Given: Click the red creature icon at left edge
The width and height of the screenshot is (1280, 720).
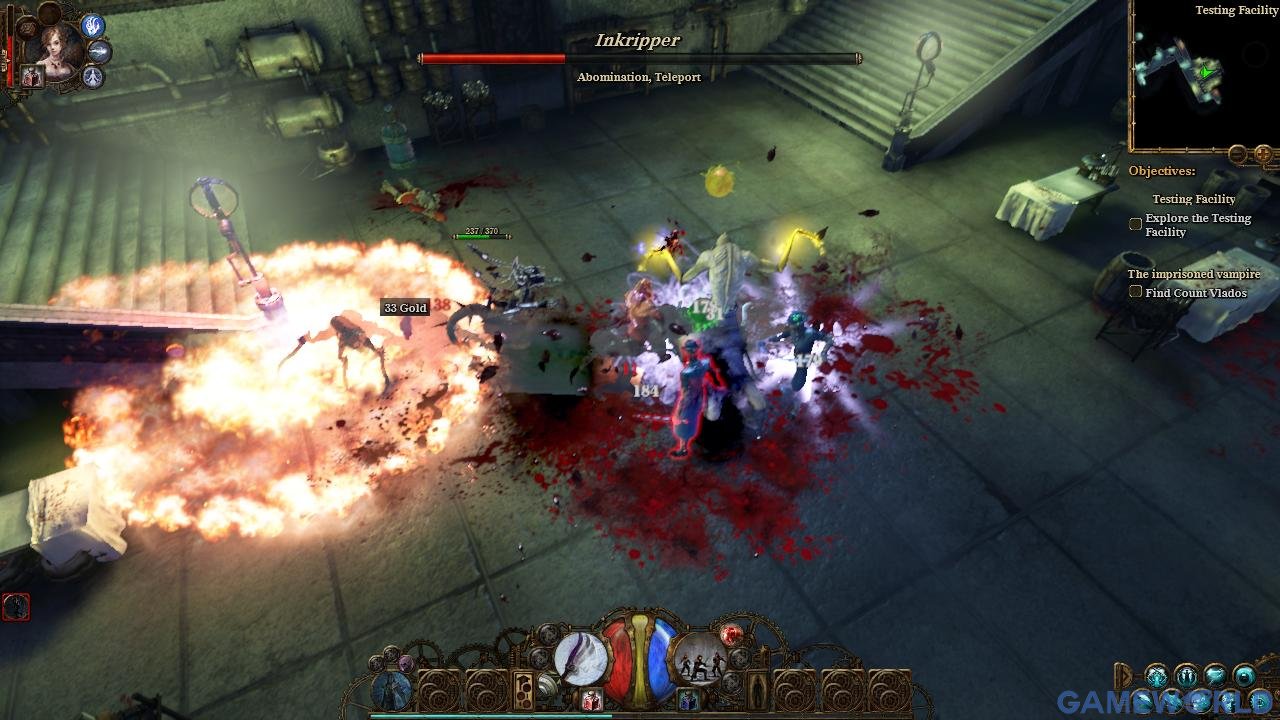Looking at the screenshot, I should 16,606.
